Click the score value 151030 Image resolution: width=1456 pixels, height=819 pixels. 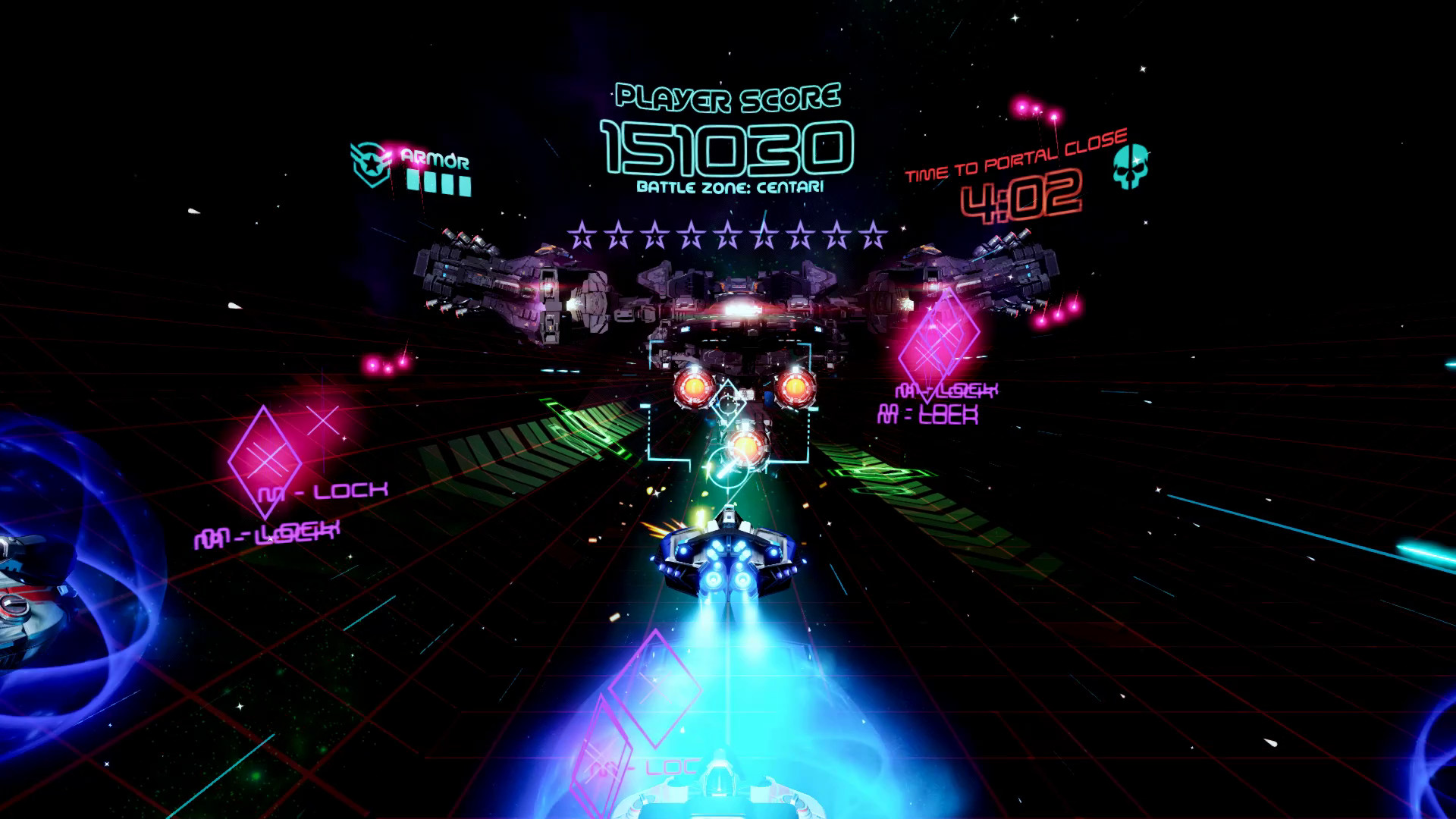click(x=726, y=146)
